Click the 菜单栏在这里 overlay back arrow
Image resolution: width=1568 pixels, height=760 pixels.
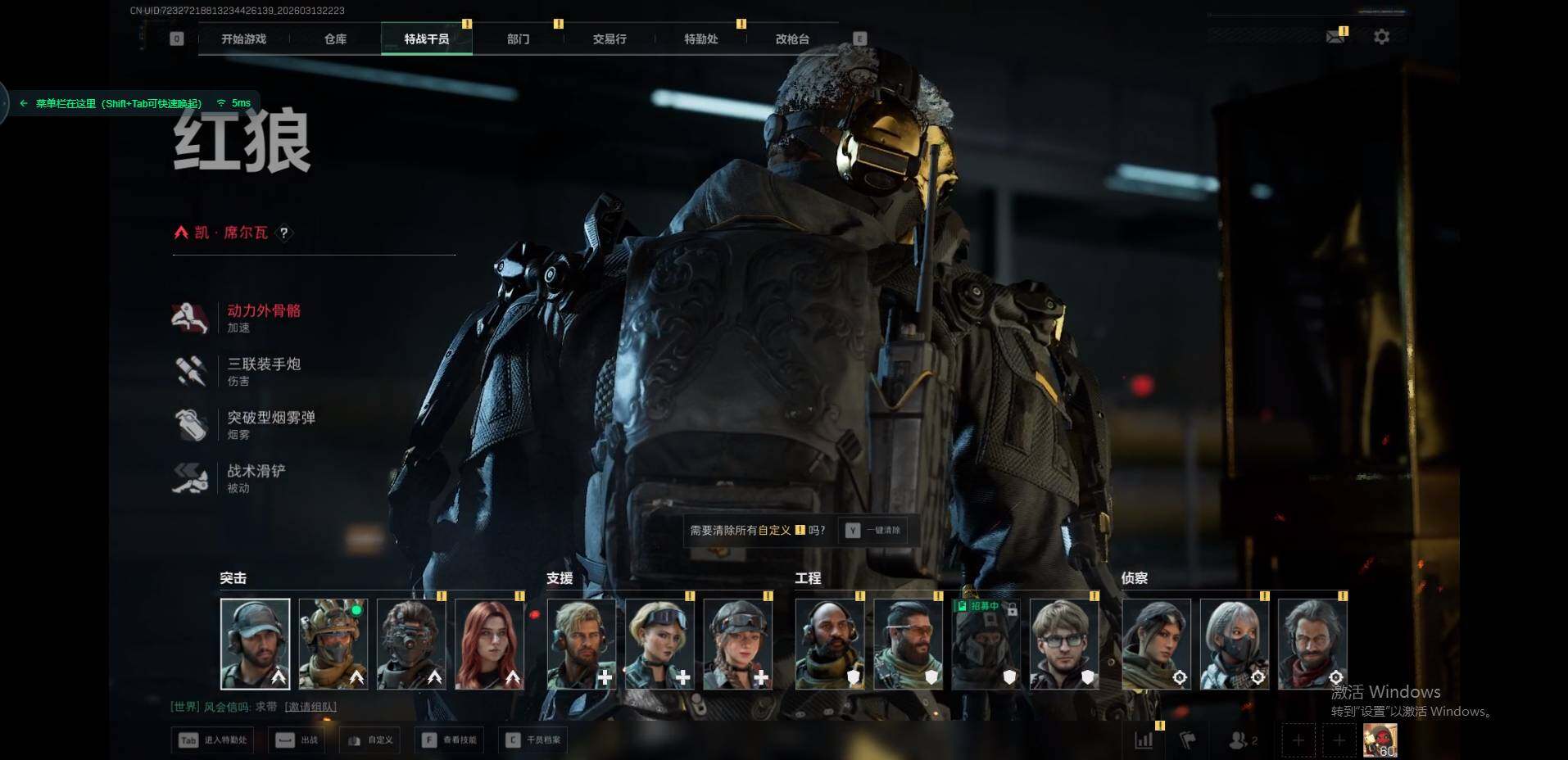(24, 103)
